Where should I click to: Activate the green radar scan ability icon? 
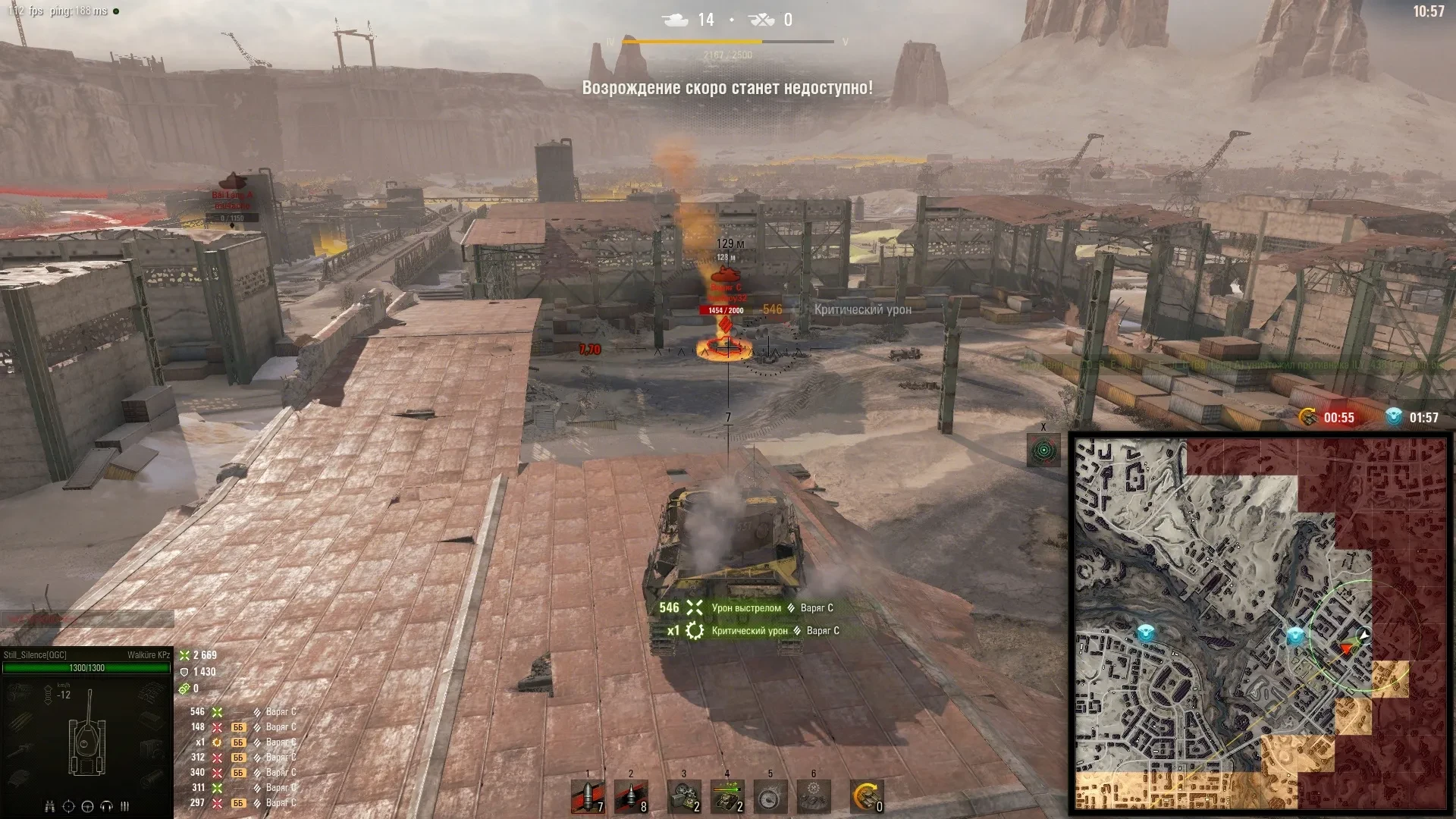[1043, 450]
